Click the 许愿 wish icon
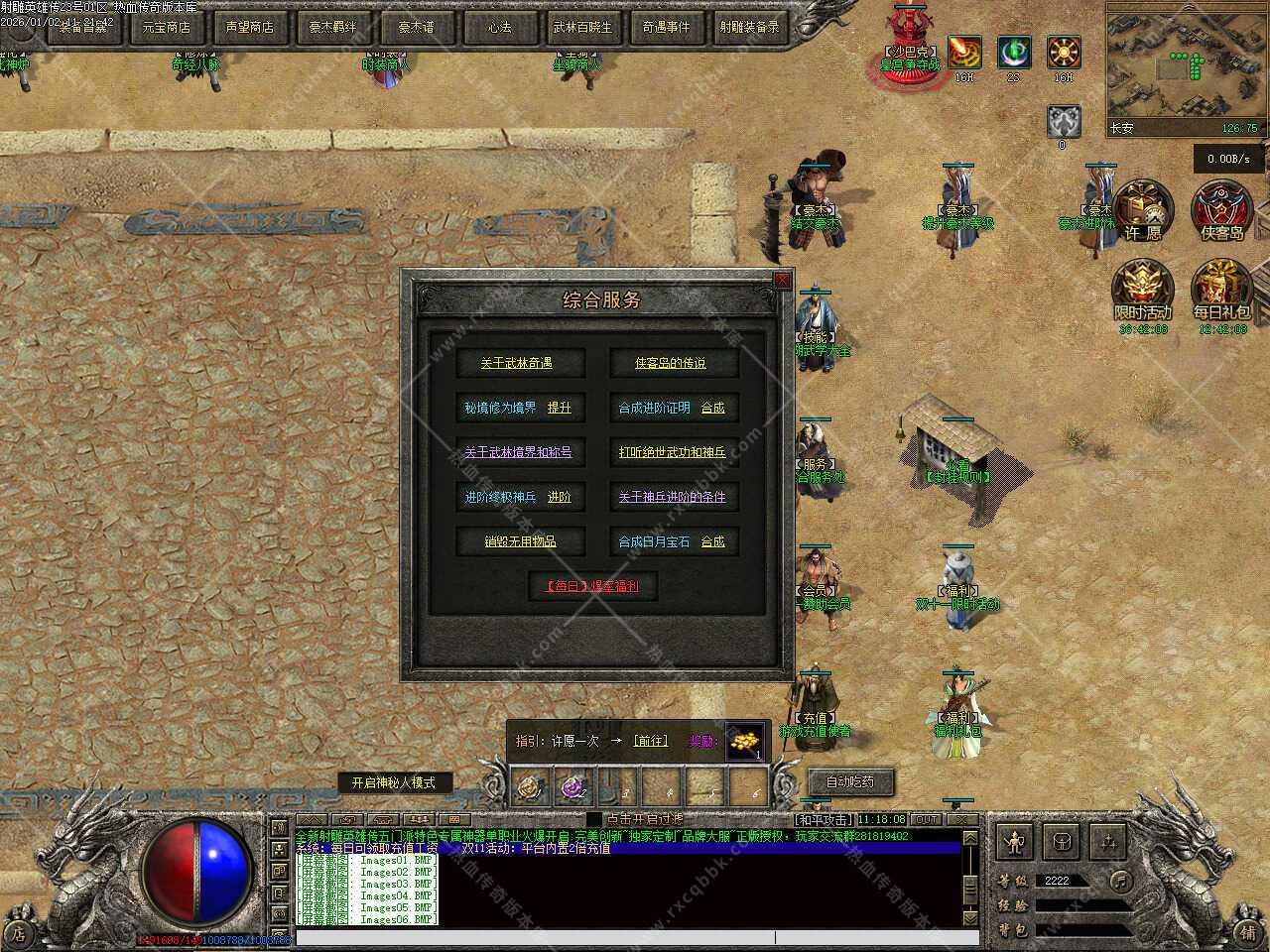 click(1142, 210)
